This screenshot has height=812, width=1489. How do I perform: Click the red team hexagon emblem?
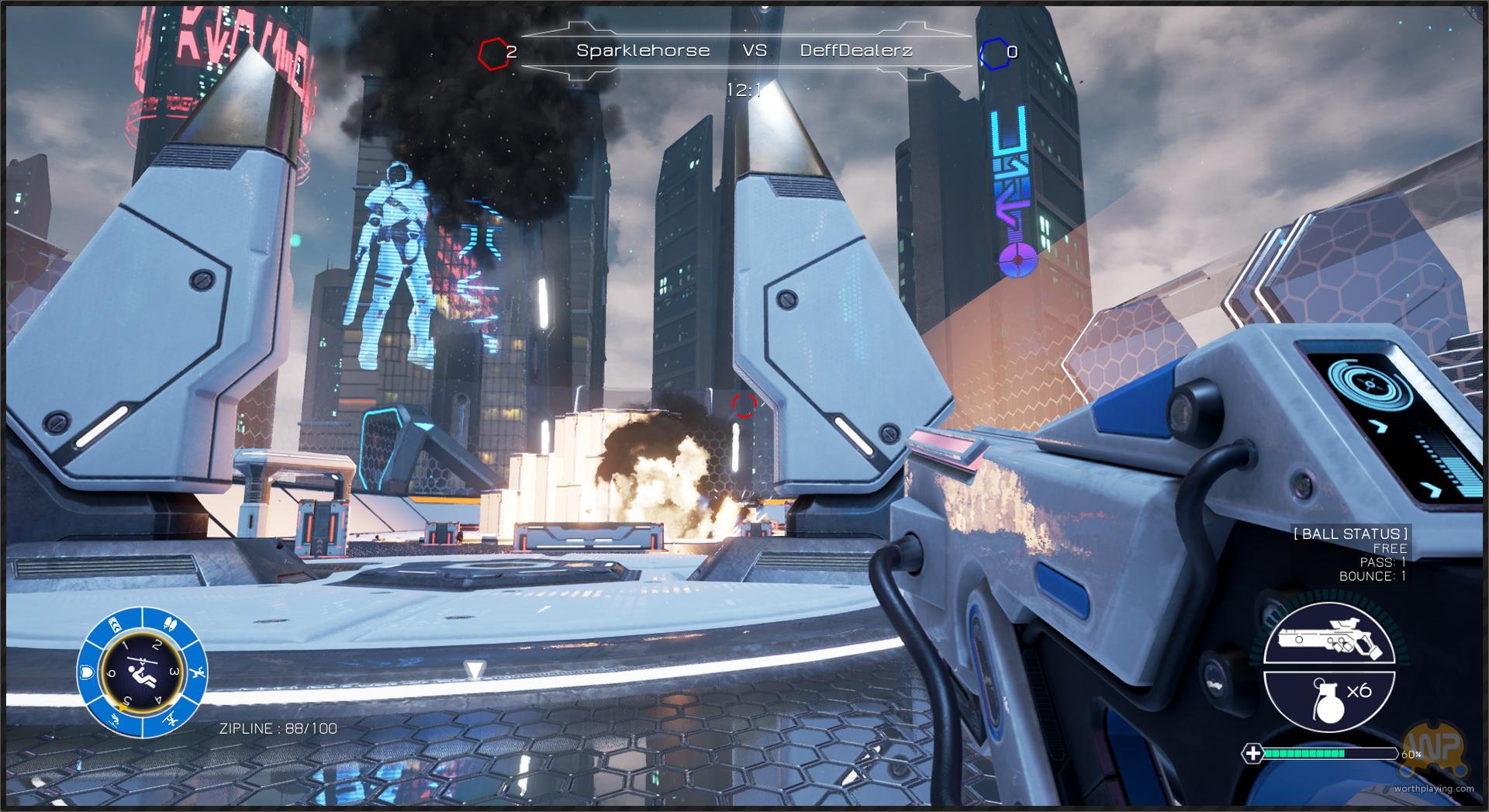coord(491,53)
